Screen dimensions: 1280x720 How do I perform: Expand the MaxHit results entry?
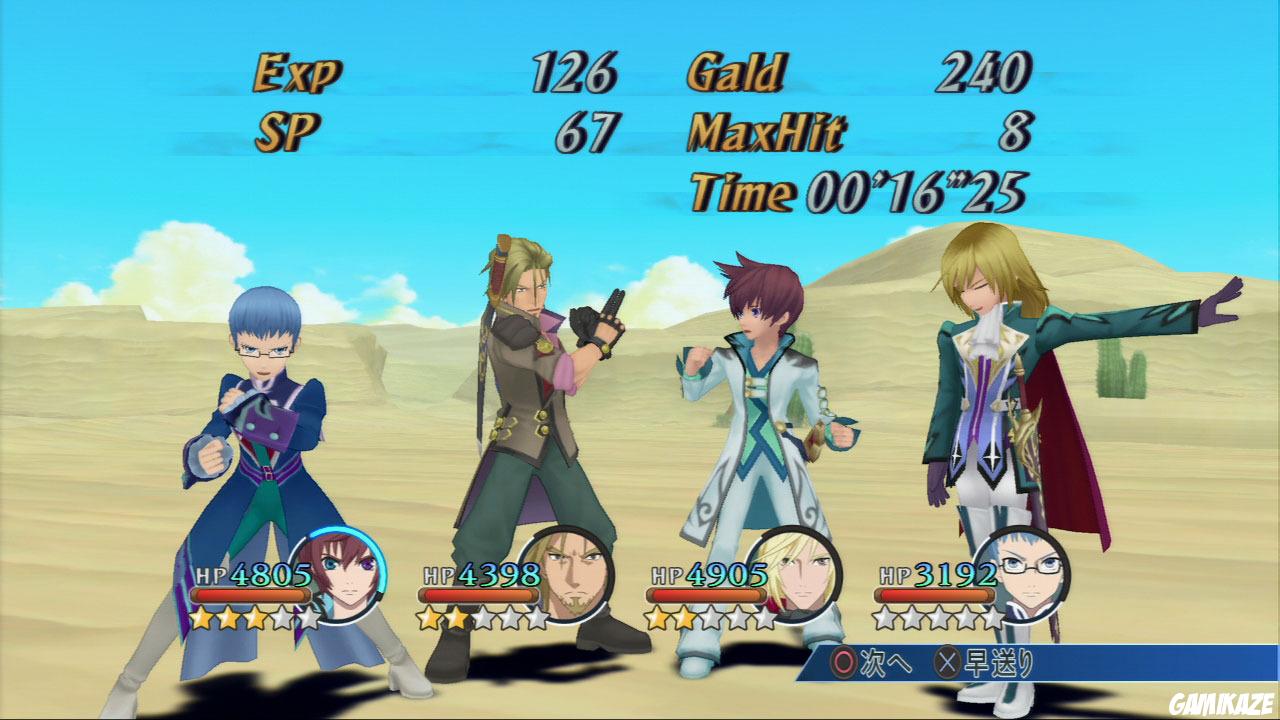pyautogui.click(x=768, y=131)
